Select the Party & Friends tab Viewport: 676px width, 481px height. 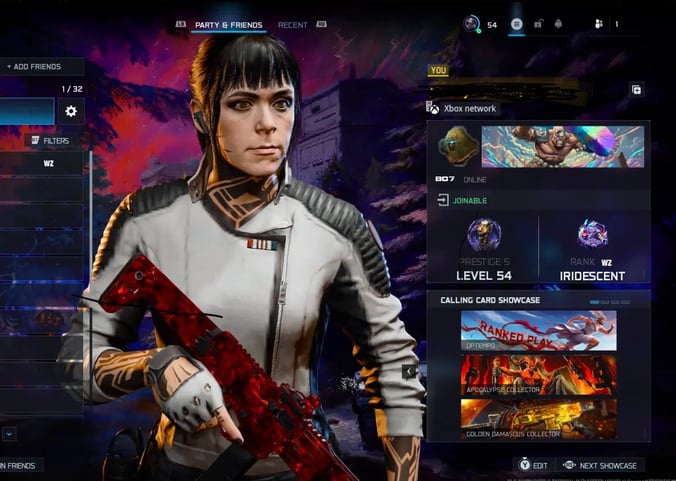pyautogui.click(x=230, y=24)
